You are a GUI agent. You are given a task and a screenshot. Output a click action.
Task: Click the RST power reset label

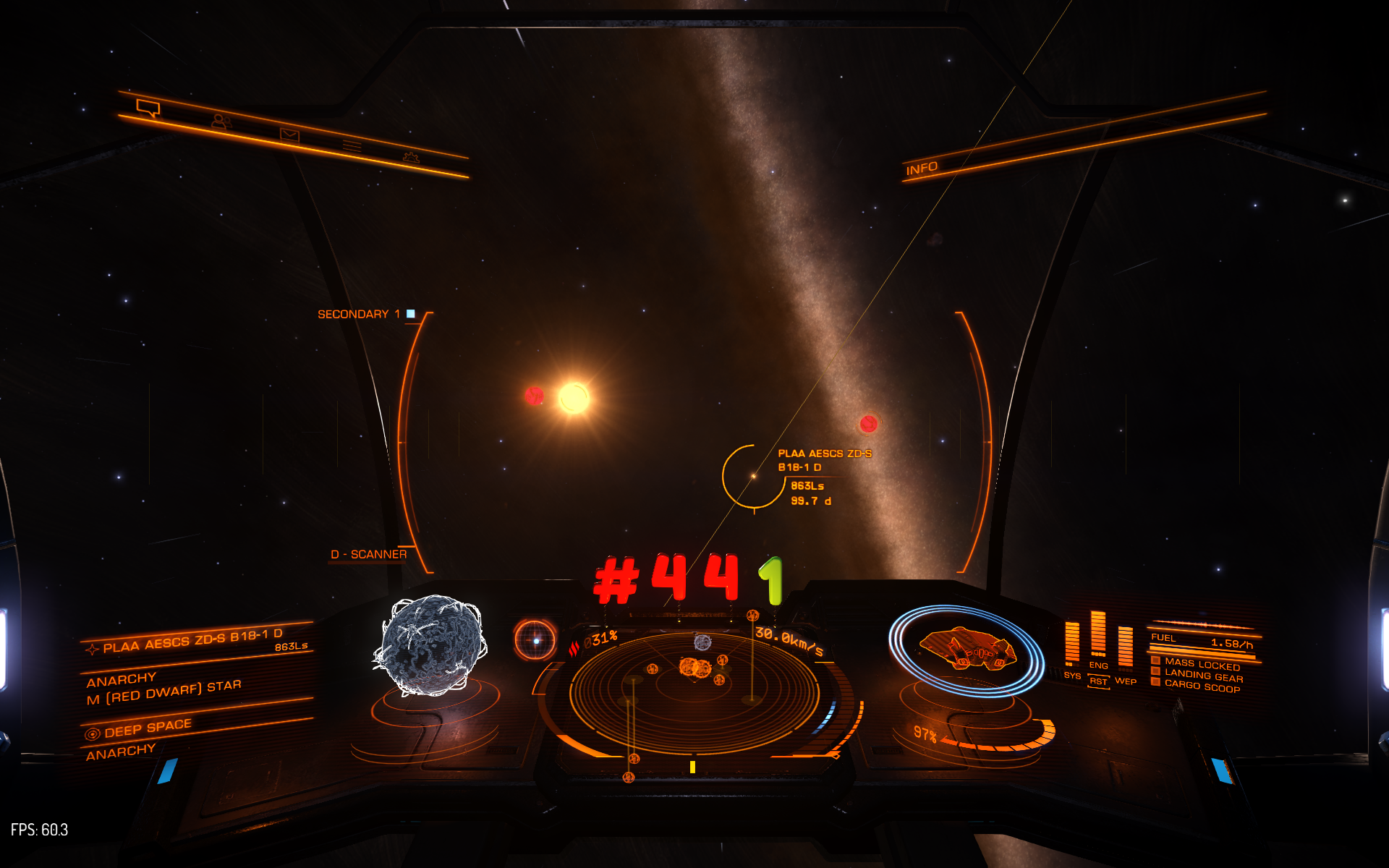[x=1098, y=681]
